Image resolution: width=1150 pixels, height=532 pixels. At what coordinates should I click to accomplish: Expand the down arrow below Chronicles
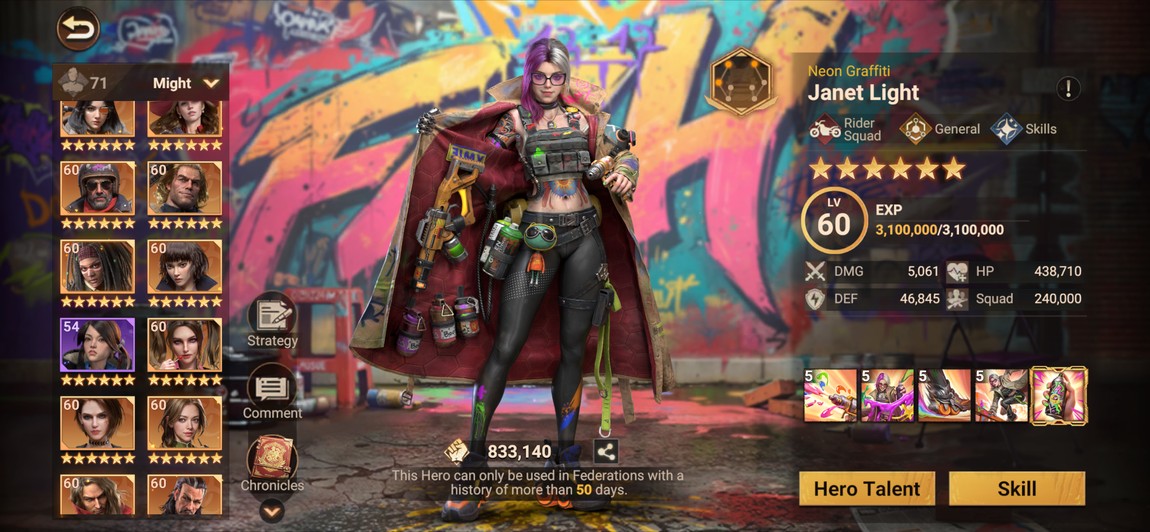pos(272,511)
